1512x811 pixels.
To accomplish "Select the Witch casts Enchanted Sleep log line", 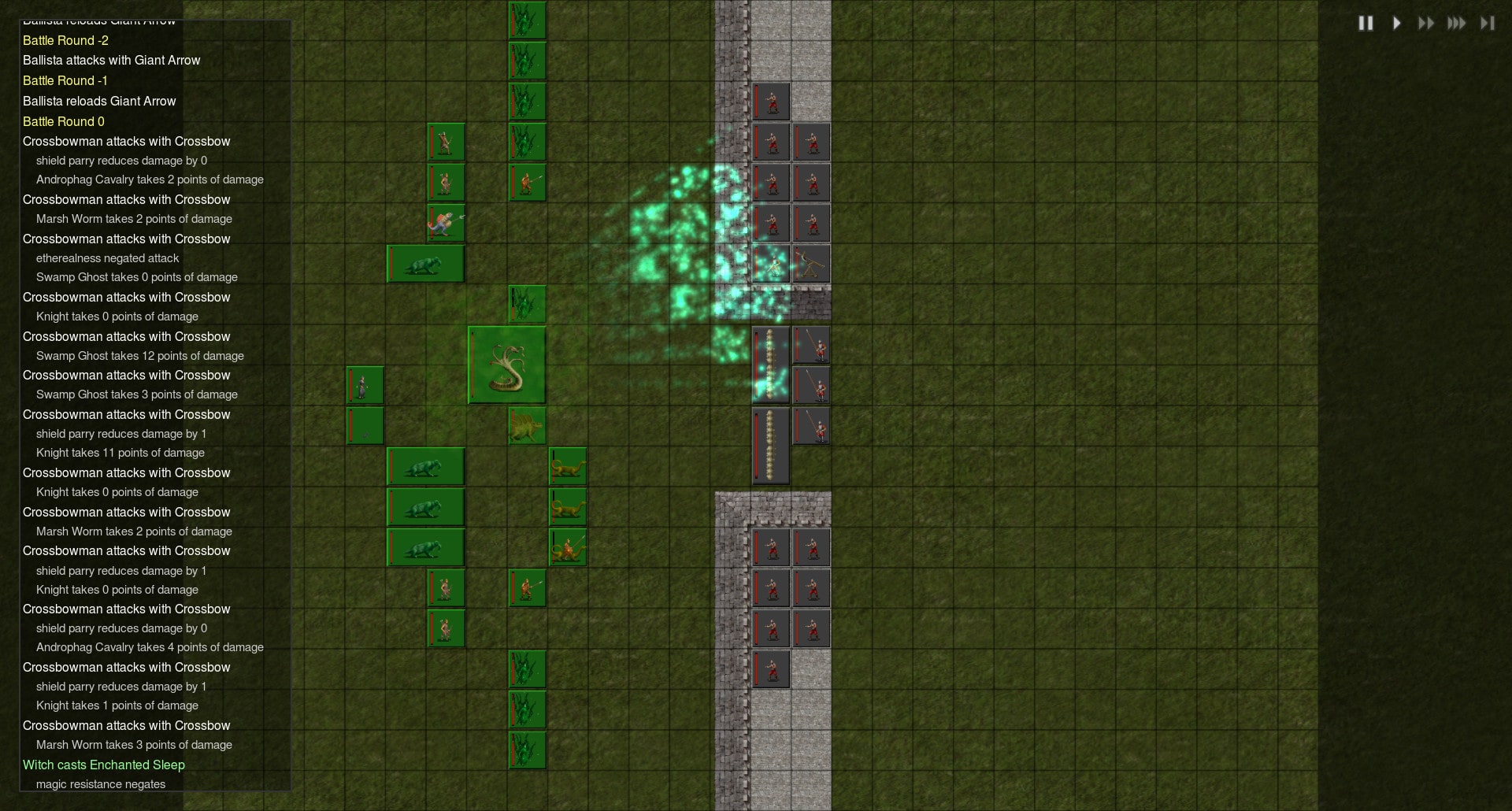I will 103,765.
